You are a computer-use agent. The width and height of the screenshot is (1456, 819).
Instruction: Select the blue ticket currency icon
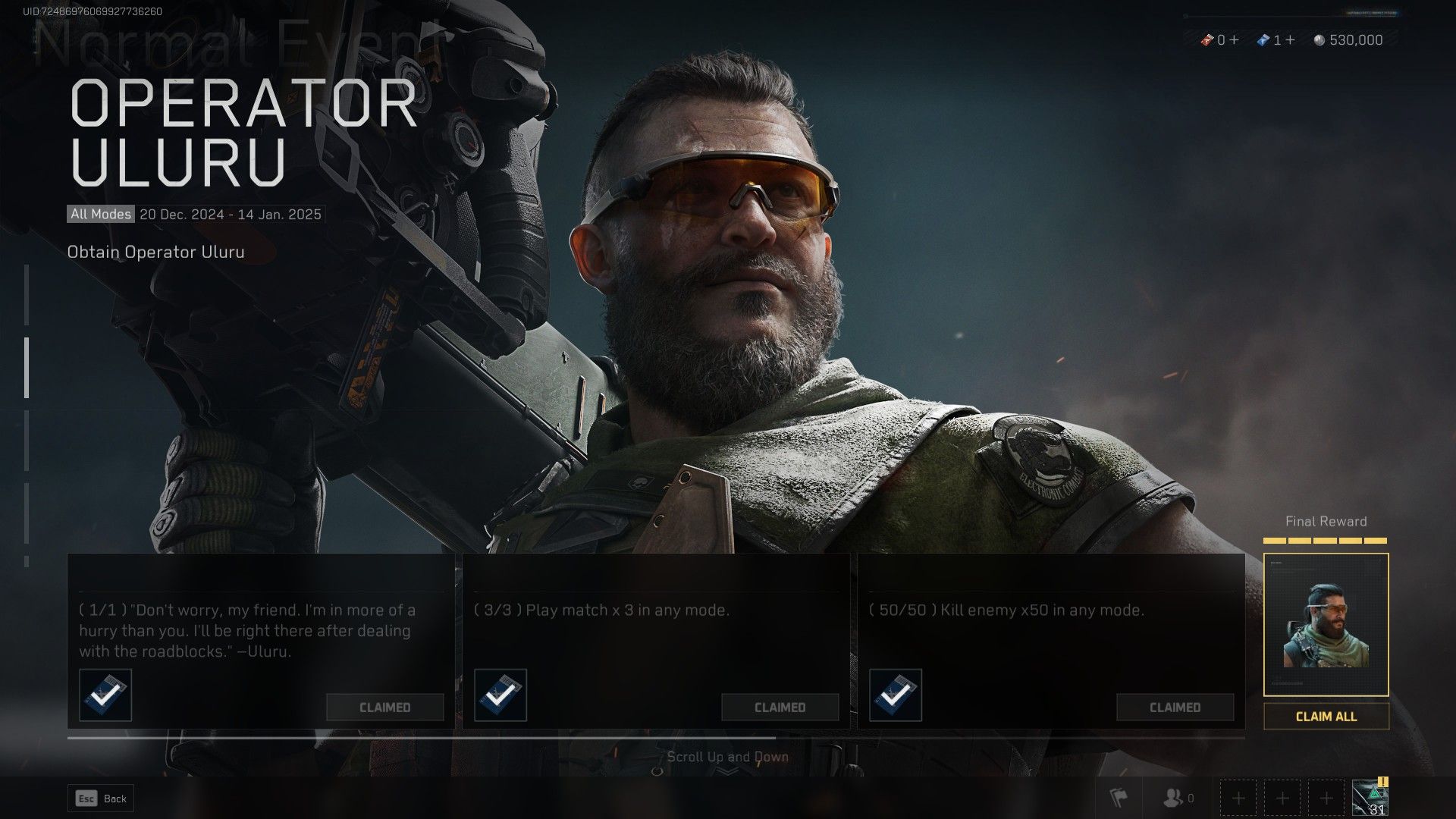click(1263, 39)
